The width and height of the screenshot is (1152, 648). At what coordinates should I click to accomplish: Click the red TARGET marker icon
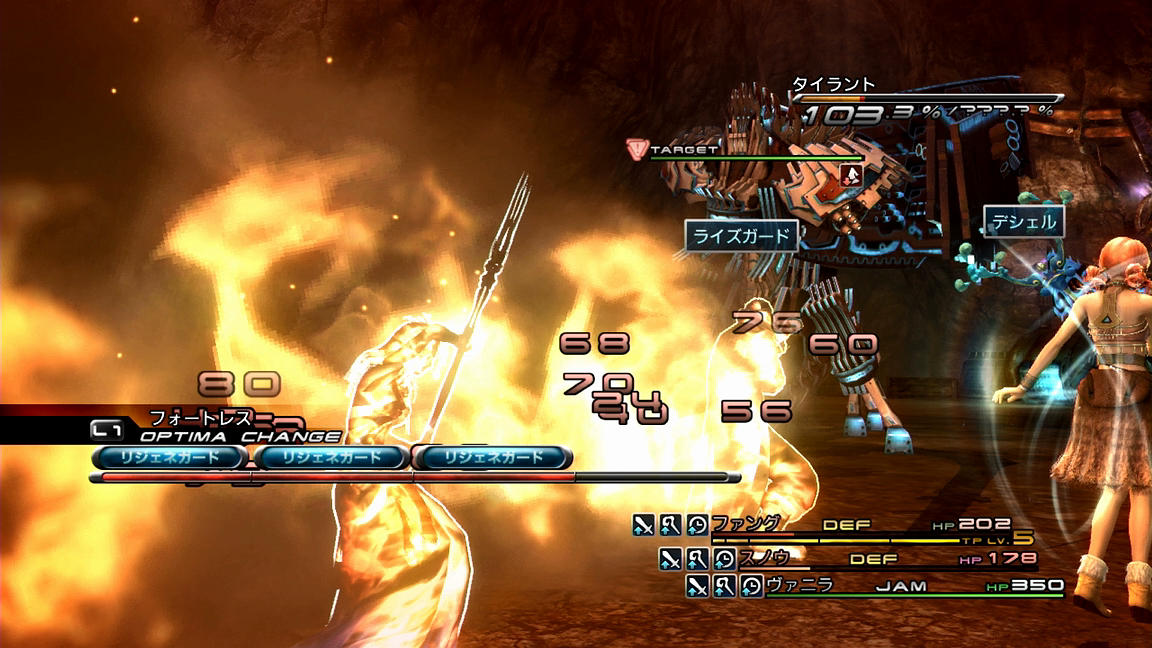(x=636, y=150)
